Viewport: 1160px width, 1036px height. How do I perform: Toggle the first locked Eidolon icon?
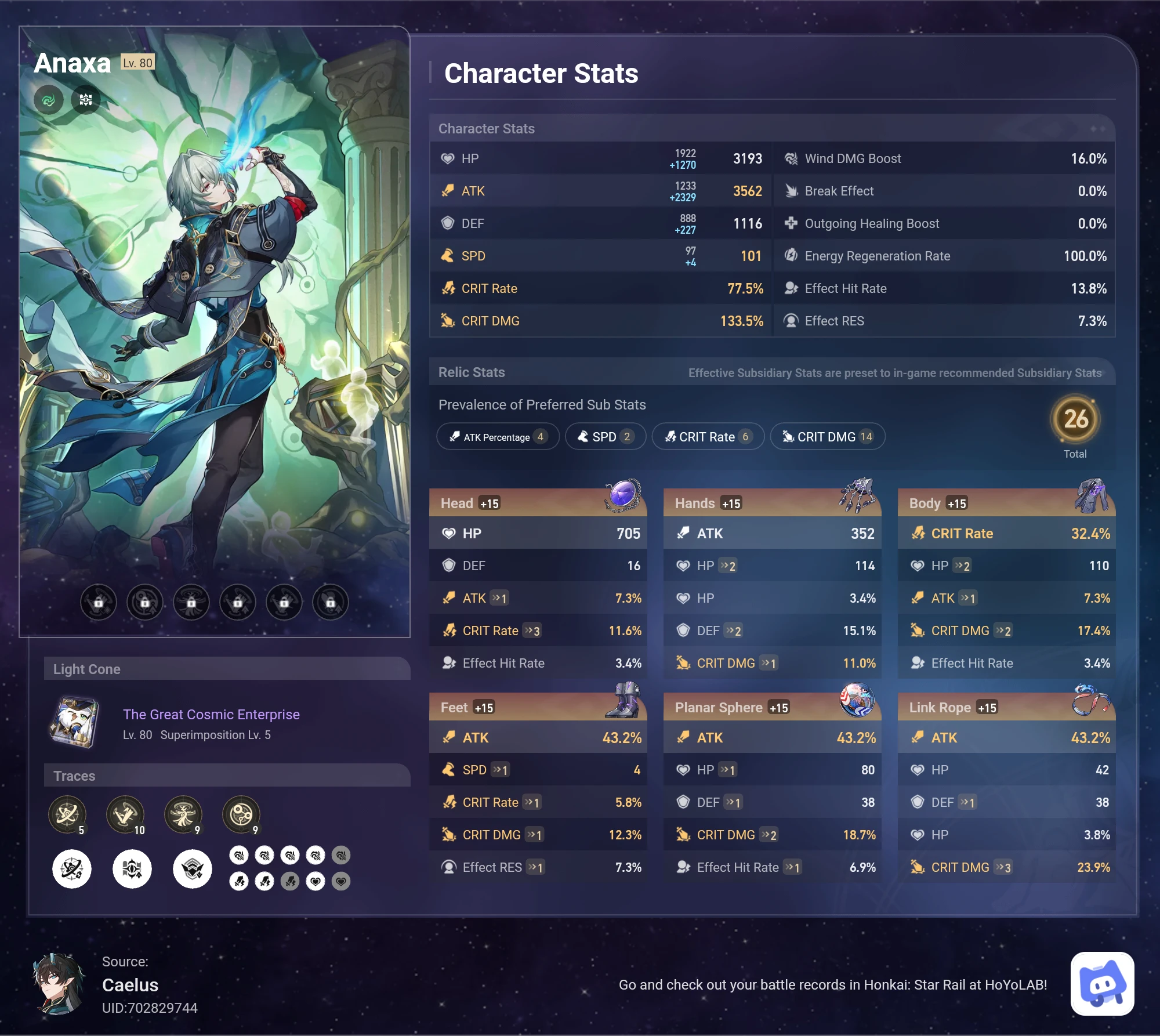coord(99,602)
